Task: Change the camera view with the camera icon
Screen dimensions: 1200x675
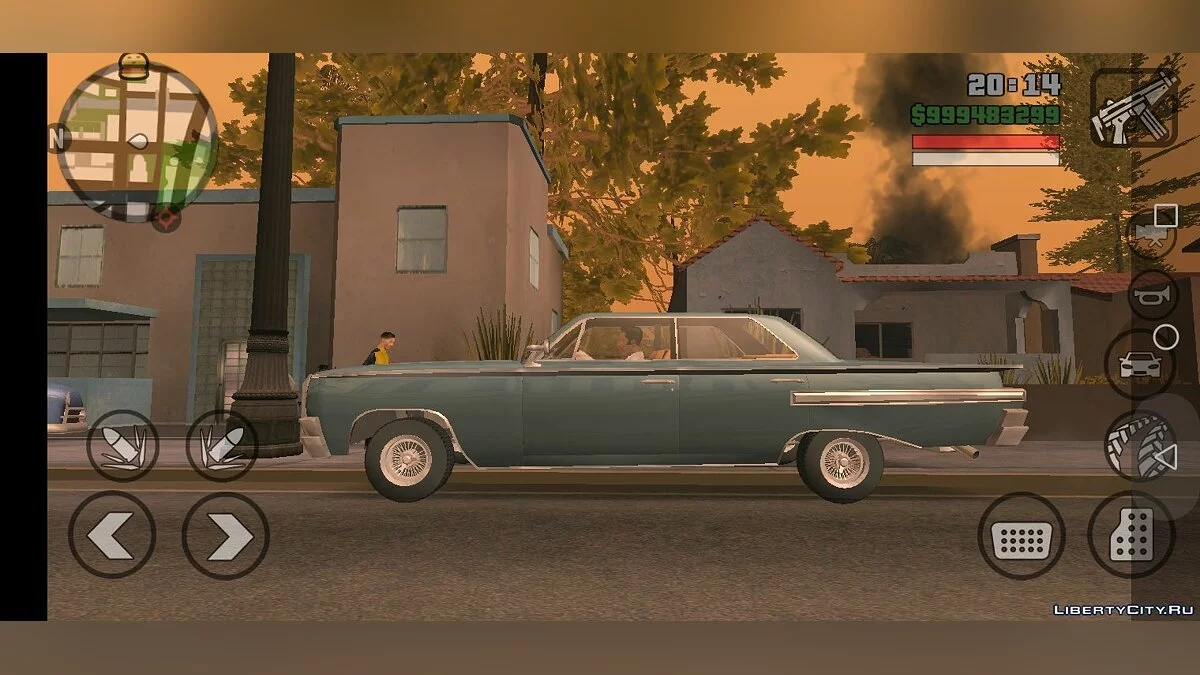Action: (1148, 236)
